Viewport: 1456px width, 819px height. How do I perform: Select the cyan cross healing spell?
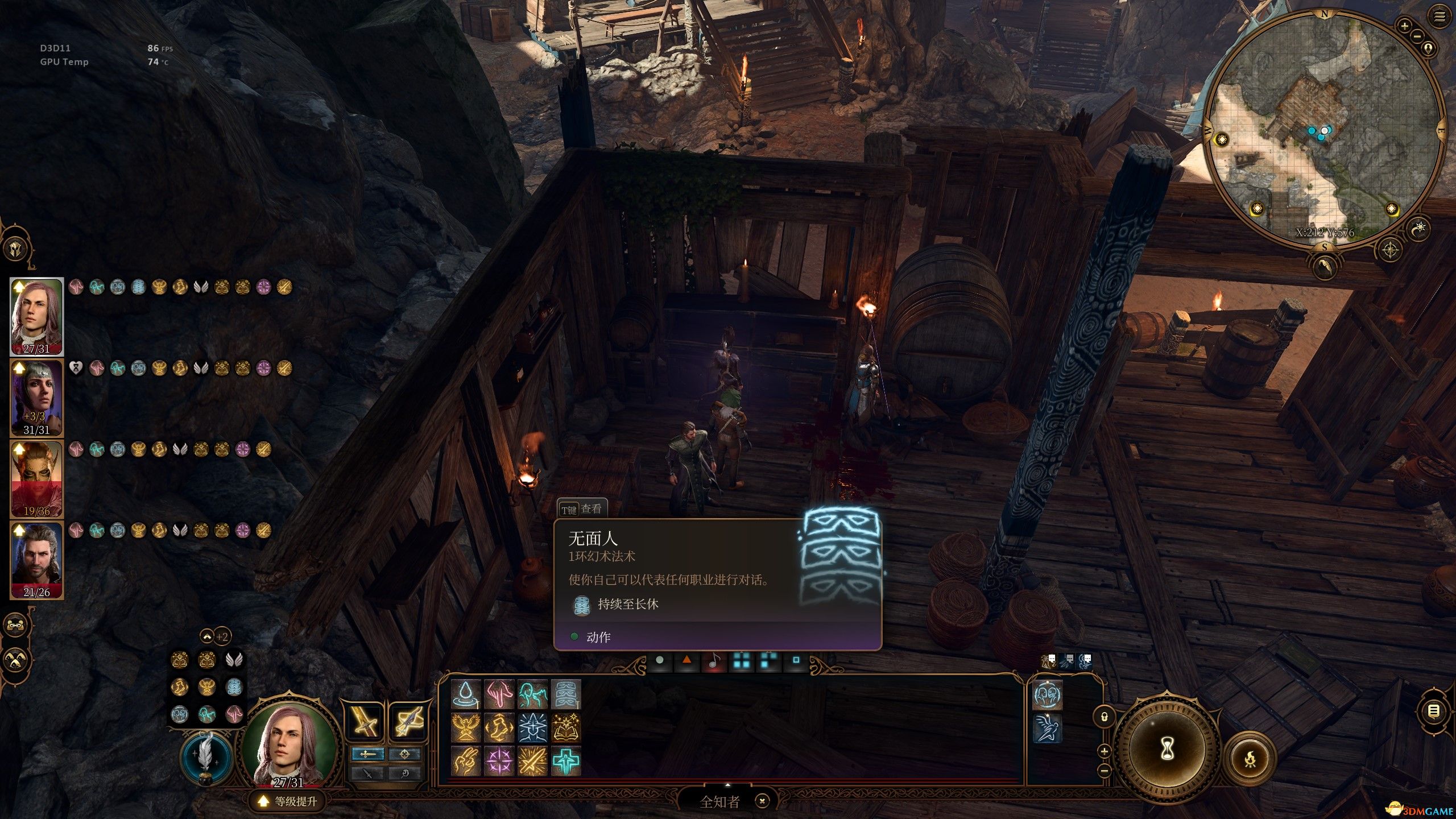click(566, 761)
